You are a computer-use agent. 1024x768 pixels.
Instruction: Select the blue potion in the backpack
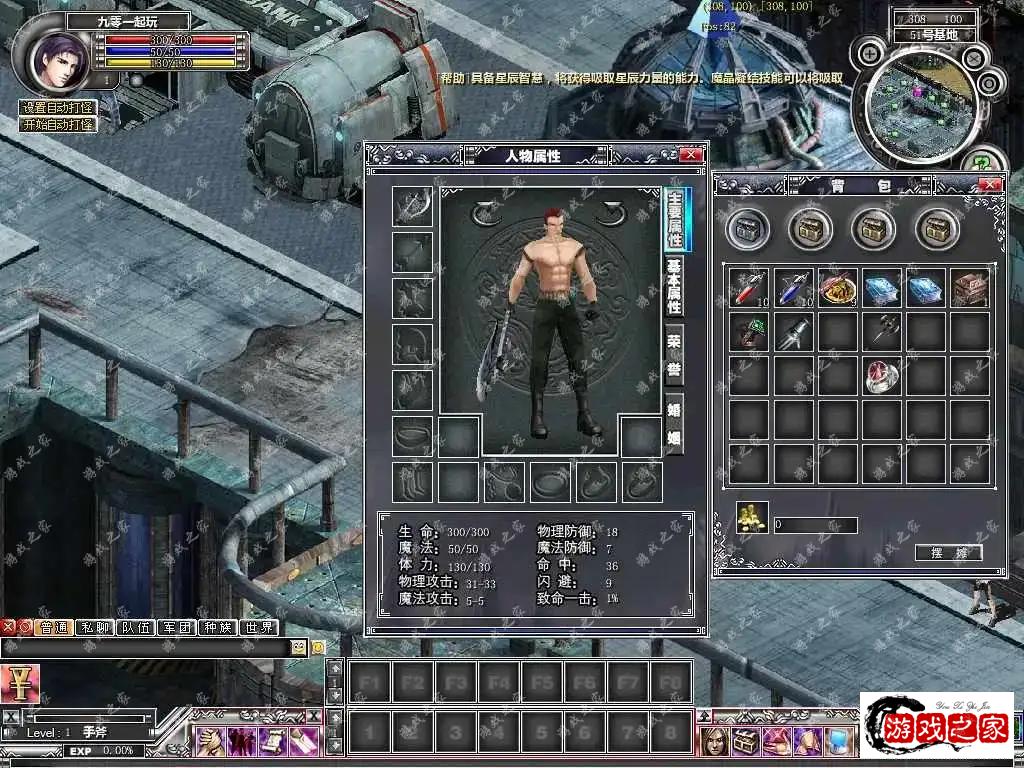tap(793, 288)
